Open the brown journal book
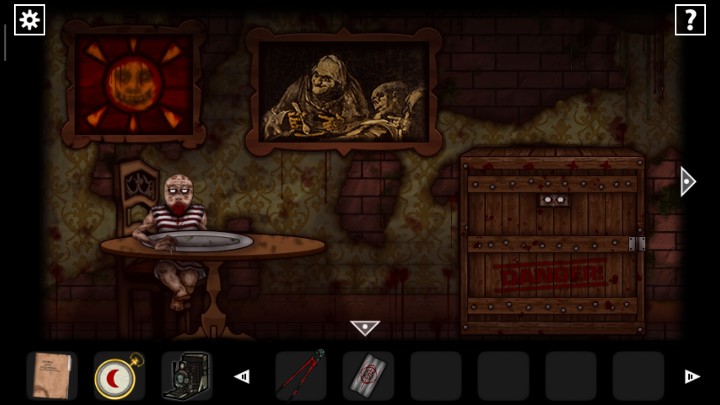This screenshot has width=720, height=405. (x=51, y=376)
